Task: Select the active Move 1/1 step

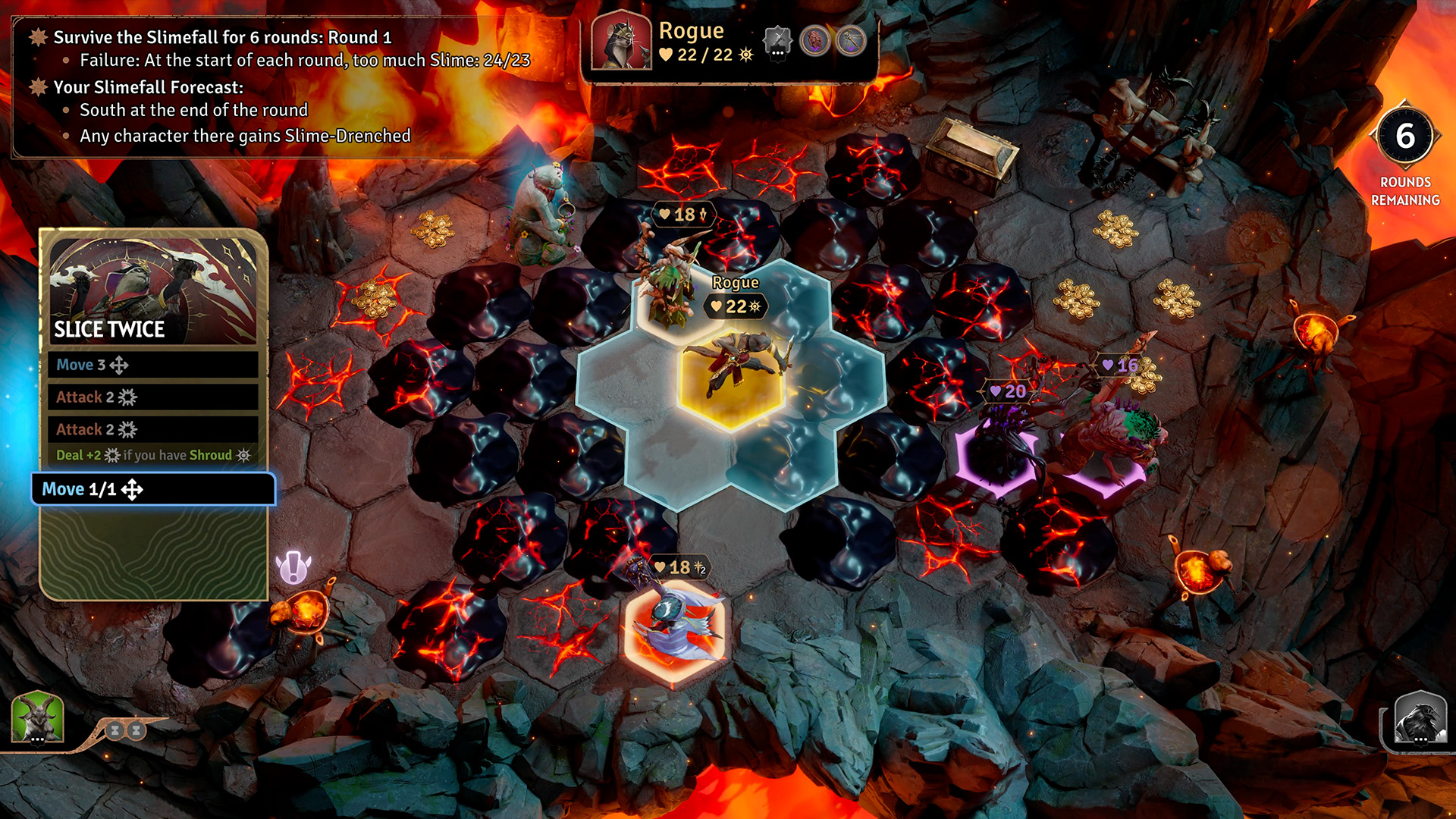Action: point(153,489)
